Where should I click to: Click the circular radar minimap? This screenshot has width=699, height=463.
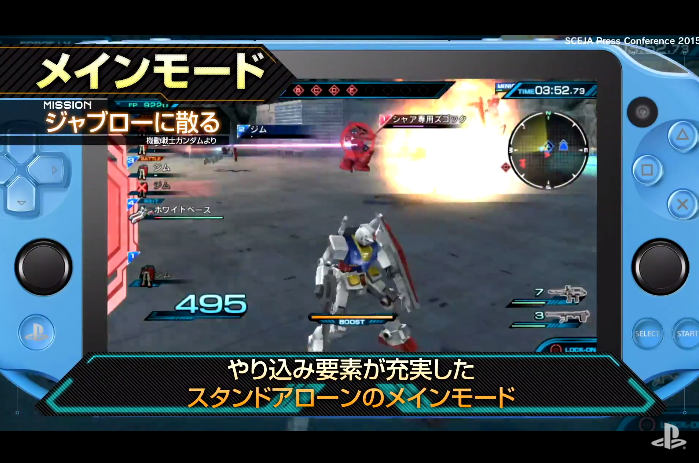click(548, 147)
